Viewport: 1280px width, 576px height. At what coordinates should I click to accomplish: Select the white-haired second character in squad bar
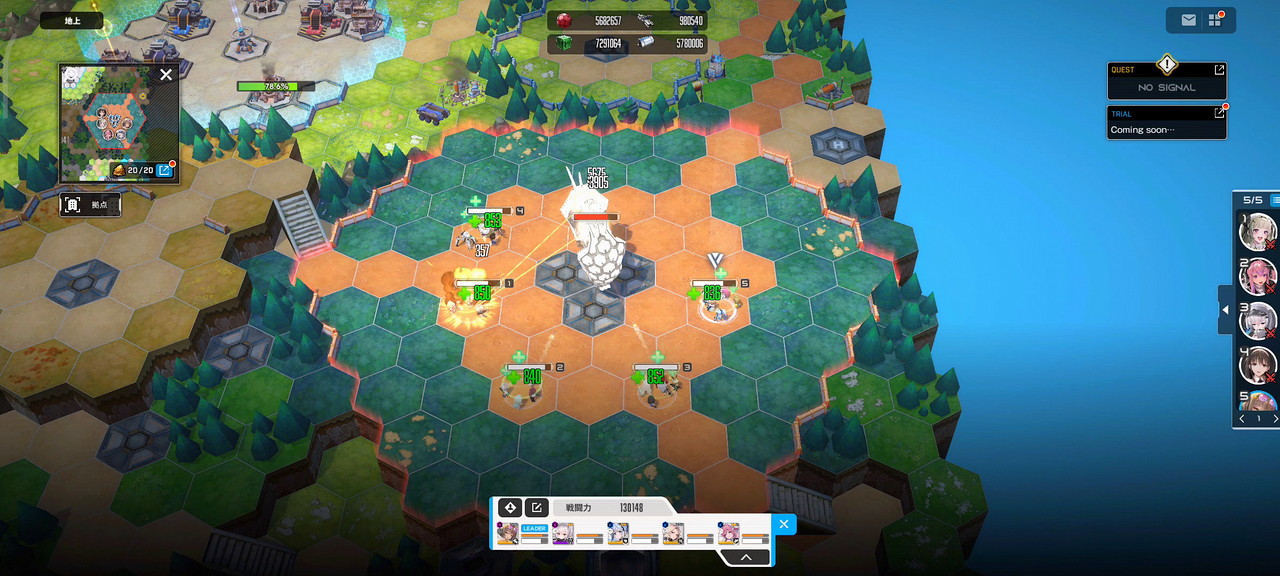point(563,534)
